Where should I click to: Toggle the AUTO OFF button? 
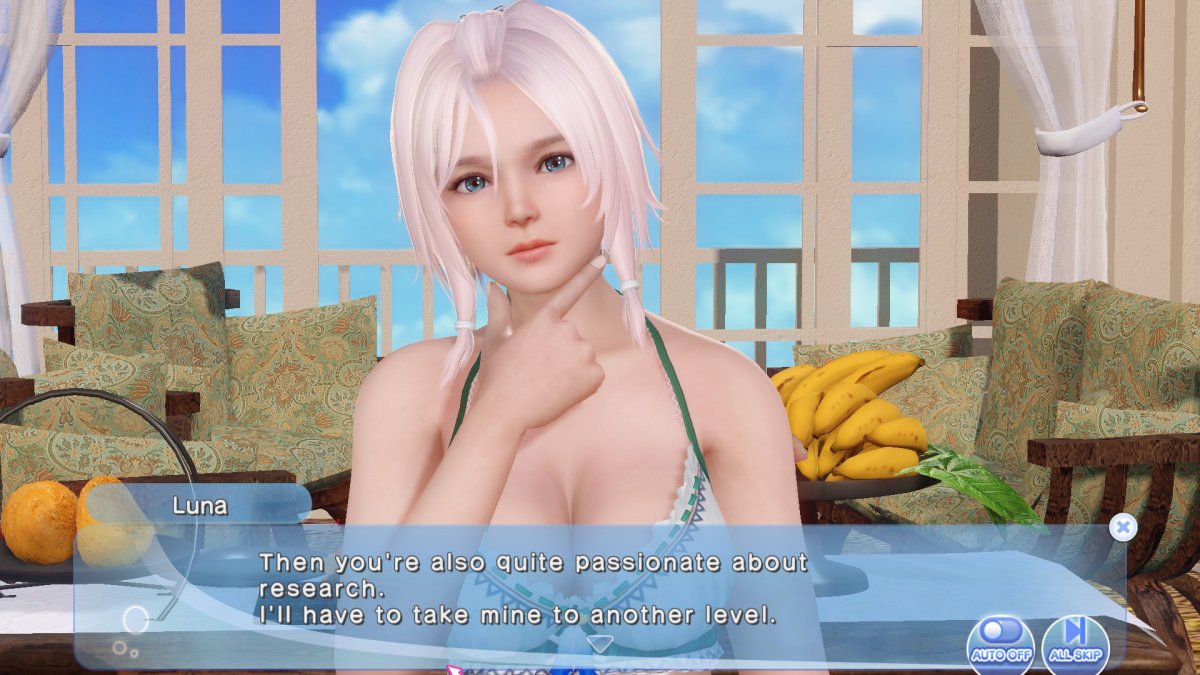point(1000,642)
